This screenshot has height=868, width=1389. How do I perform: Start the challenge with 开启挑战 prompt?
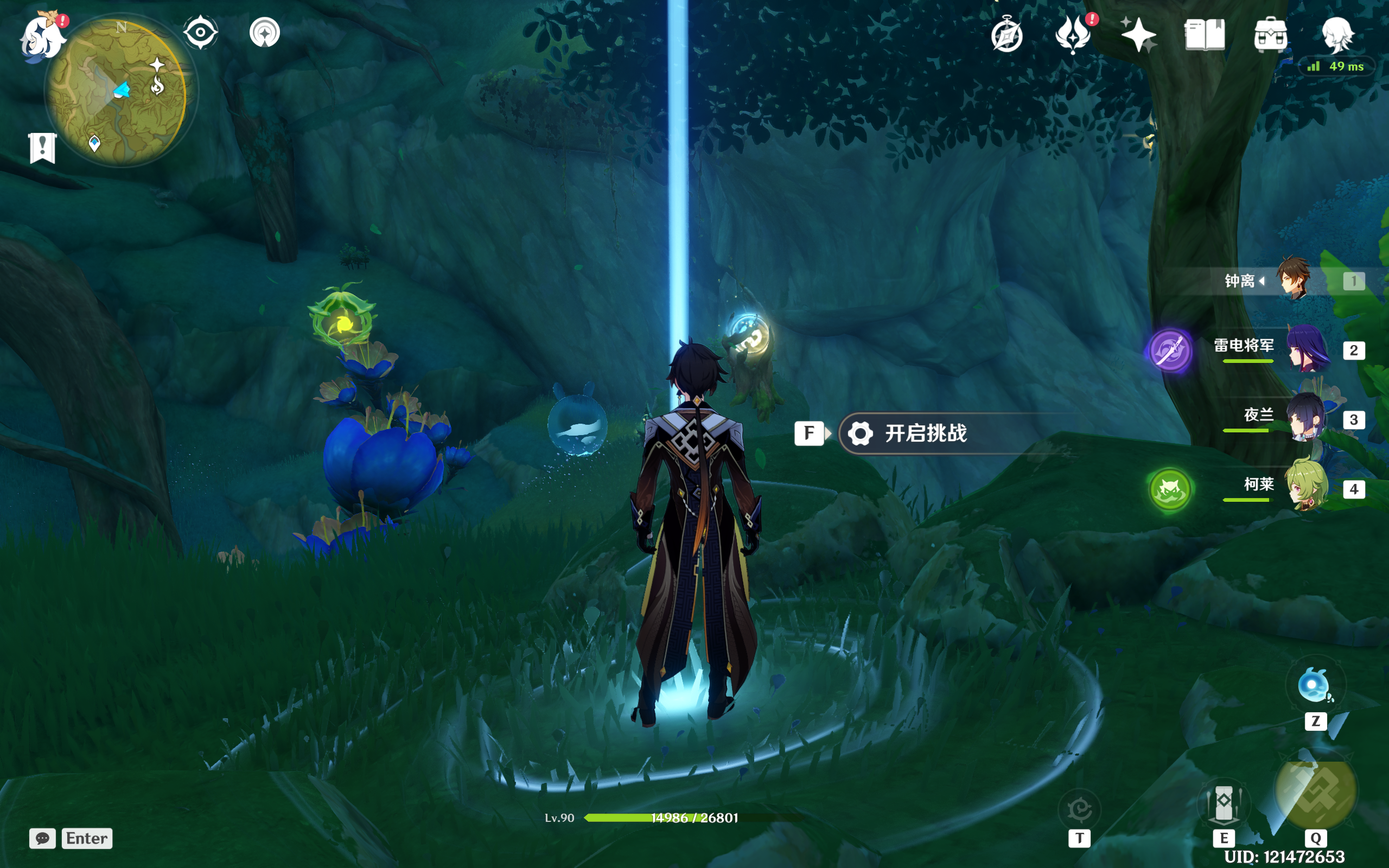click(925, 433)
